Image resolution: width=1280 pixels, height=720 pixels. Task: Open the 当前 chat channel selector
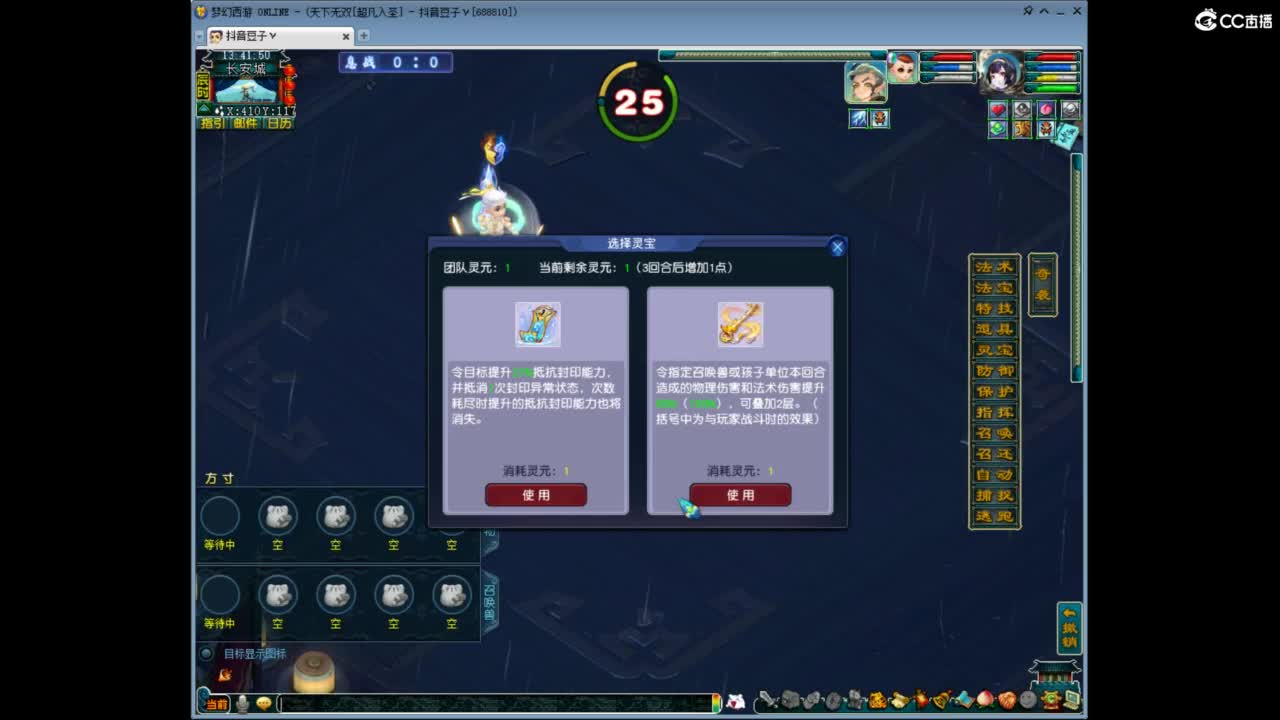pos(217,704)
